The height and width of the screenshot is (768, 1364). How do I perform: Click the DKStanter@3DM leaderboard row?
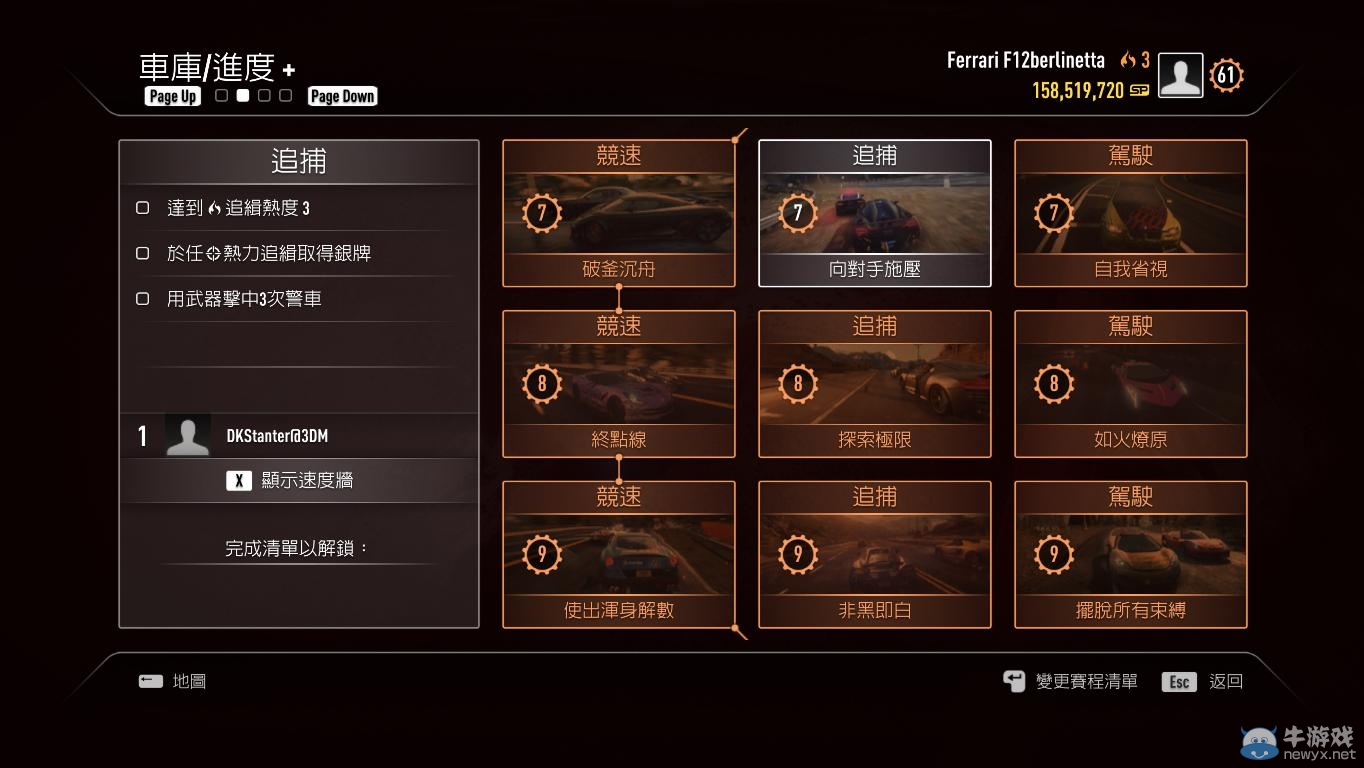click(298, 436)
